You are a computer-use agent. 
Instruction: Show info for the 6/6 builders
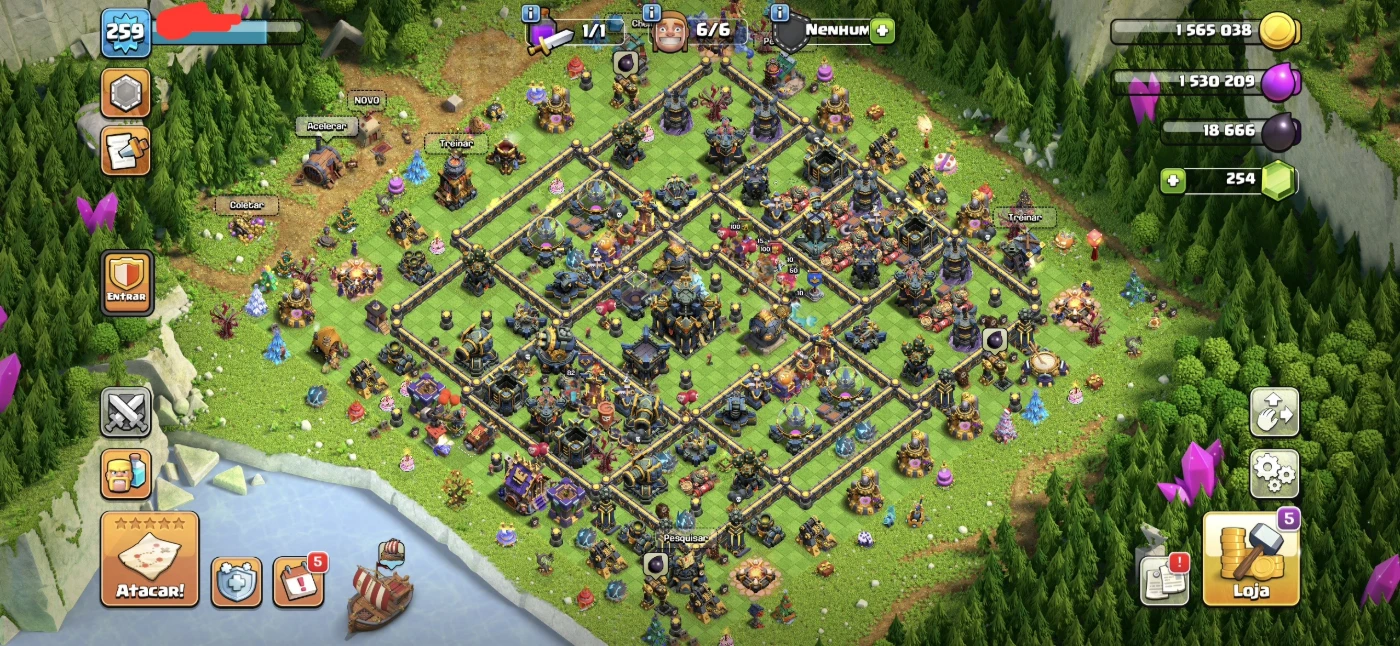[652, 13]
